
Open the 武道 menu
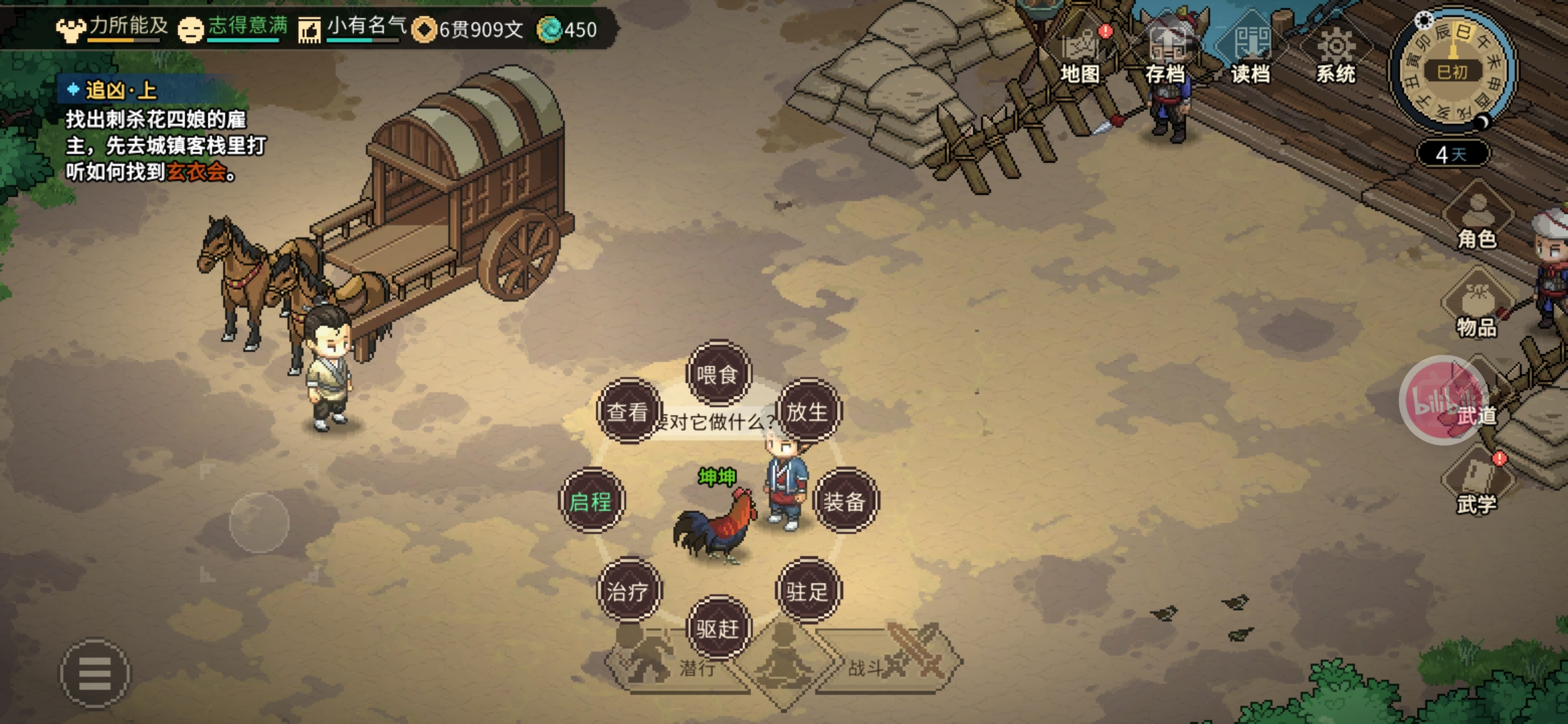1447,401
